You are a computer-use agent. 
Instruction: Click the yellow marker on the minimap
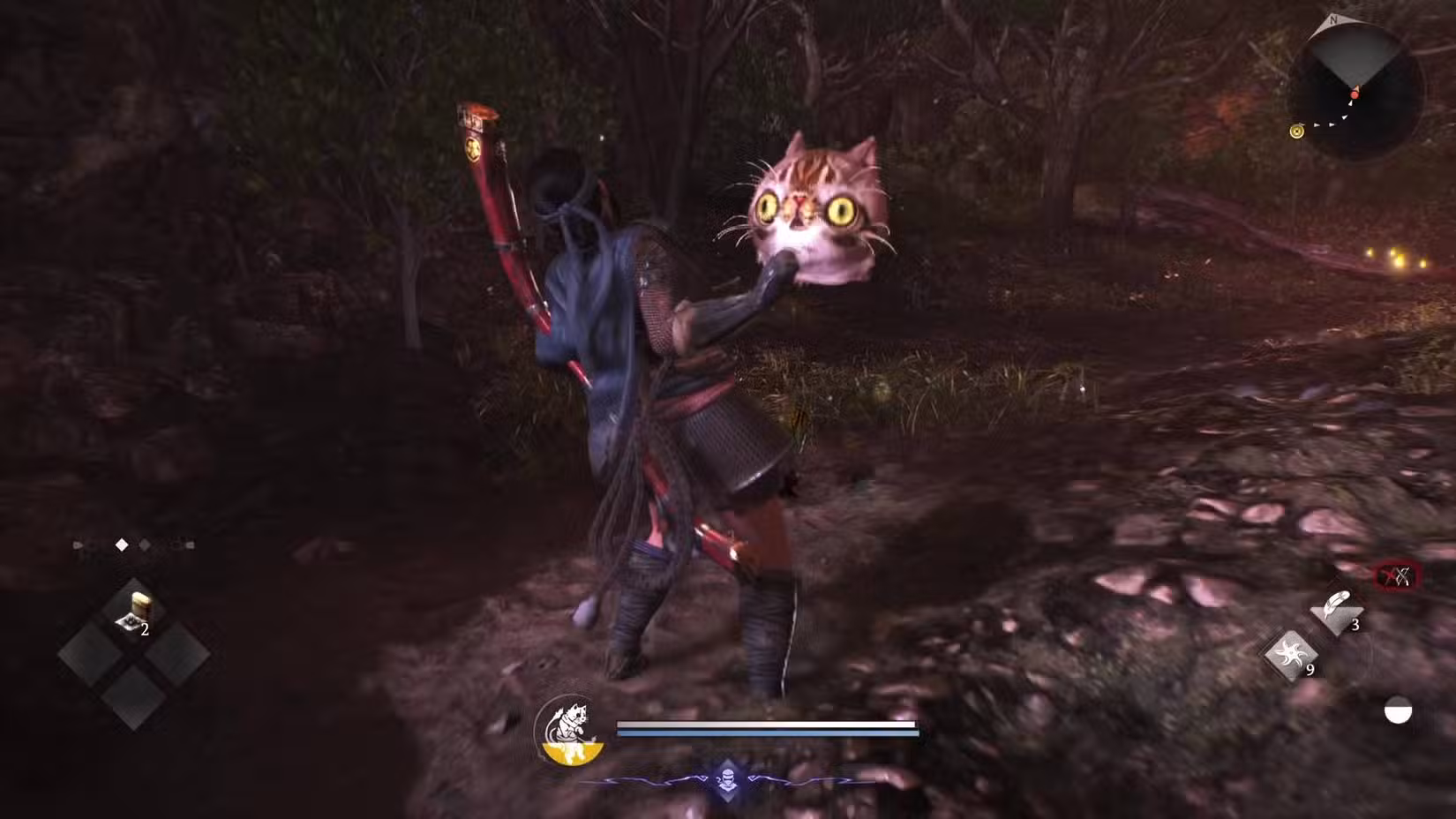click(x=1295, y=131)
